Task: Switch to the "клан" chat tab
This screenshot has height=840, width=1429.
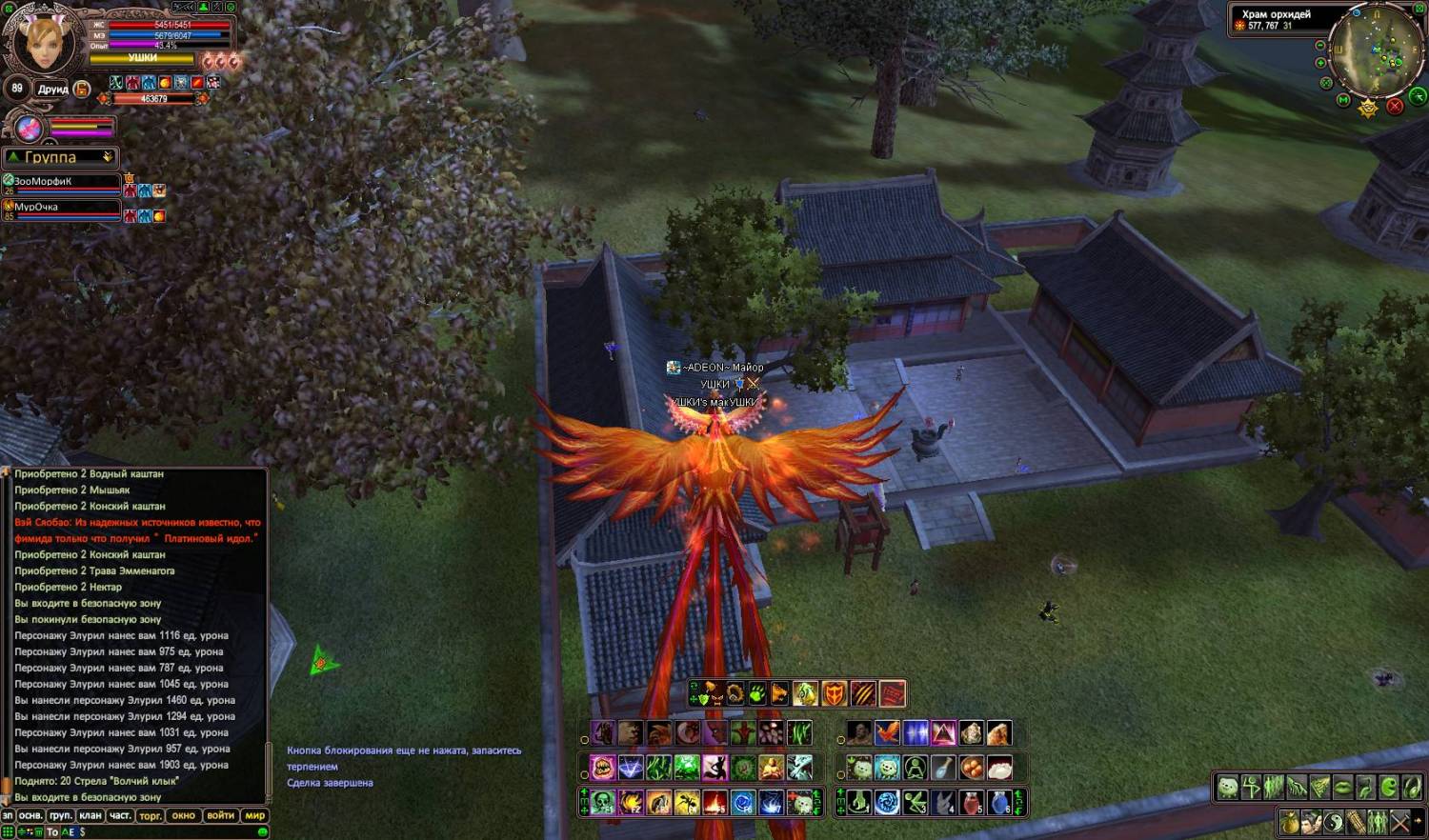Action: tap(91, 815)
